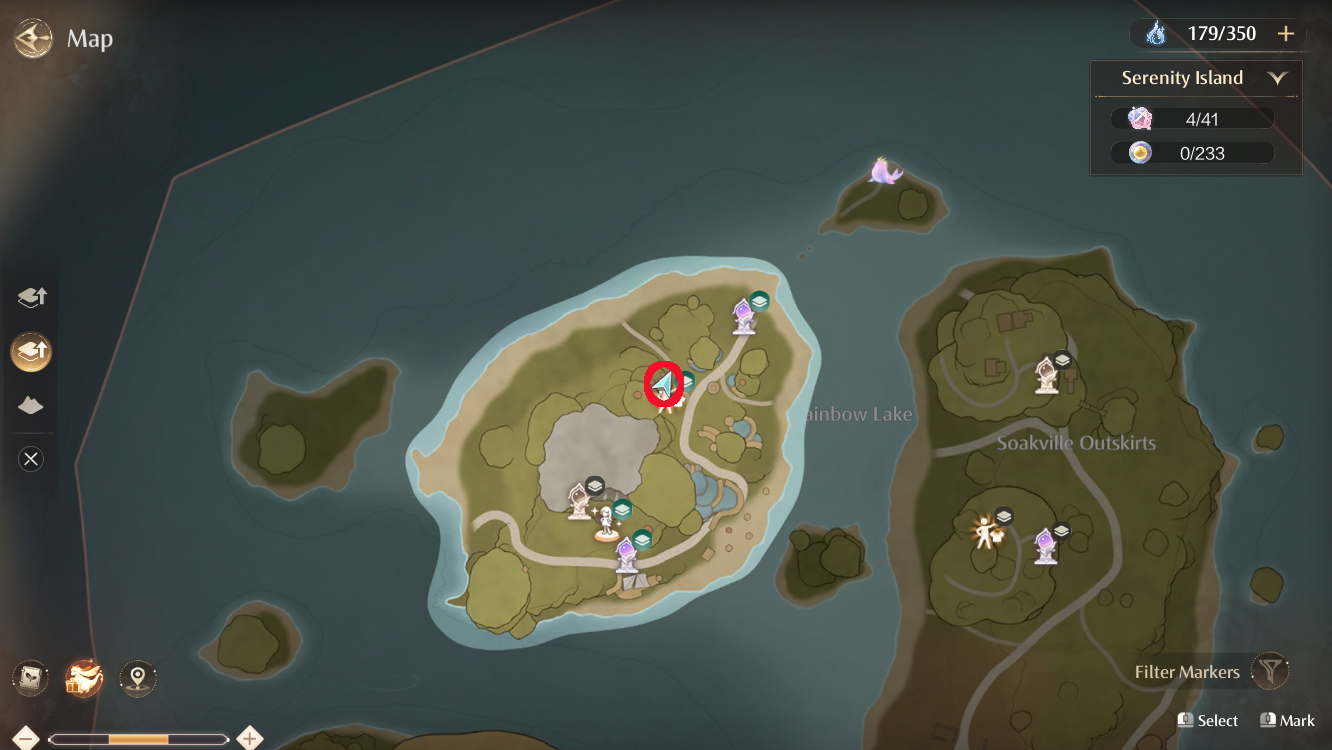Toggle the cloud overlay in the sidebar

(31, 404)
